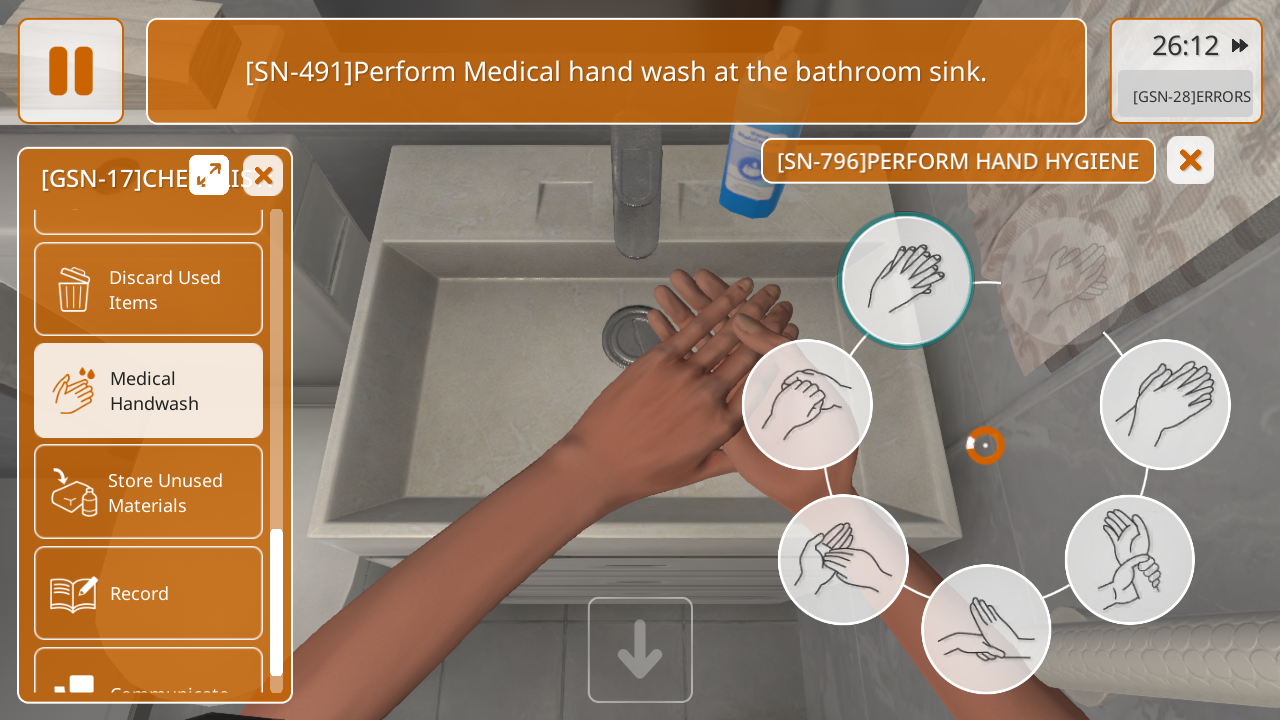Image resolution: width=1280 pixels, height=720 pixels.
Task: Expand the checklist panel with the arrows icon
Action: tap(209, 175)
